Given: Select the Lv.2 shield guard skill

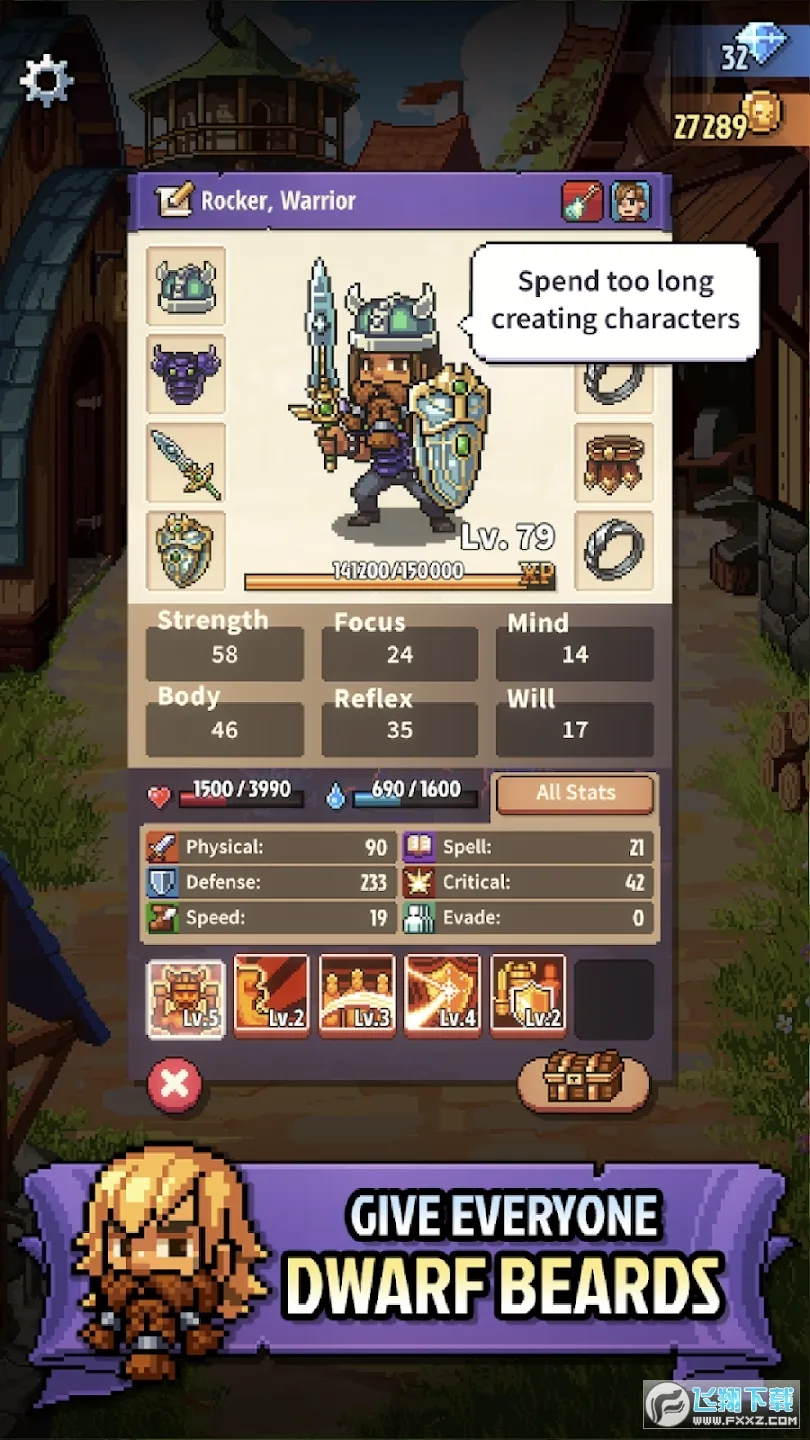Looking at the screenshot, I should (x=528, y=998).
